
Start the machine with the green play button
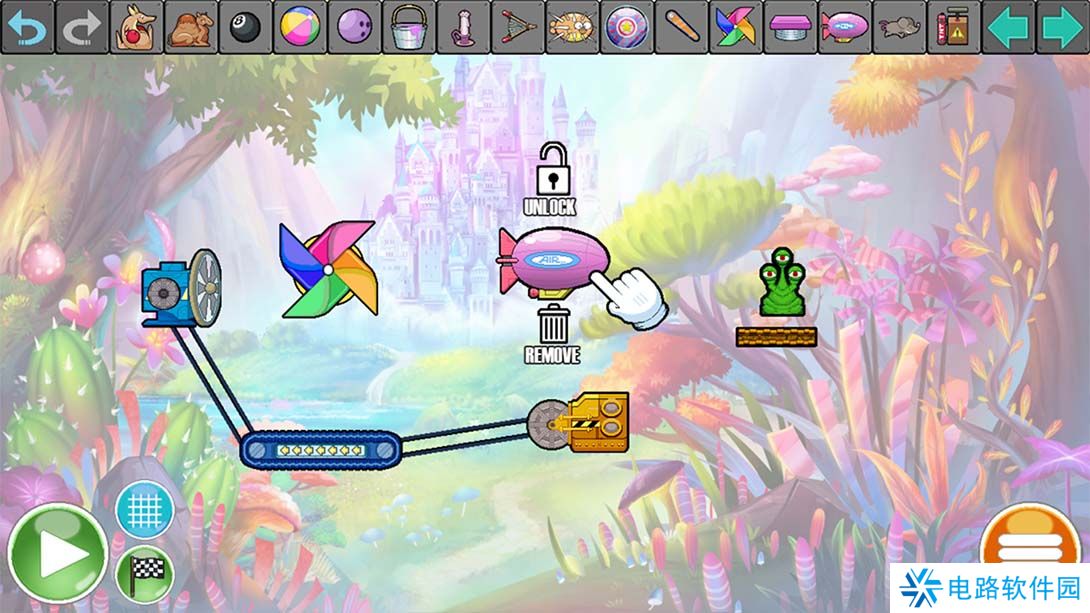[x=58, y=554]
